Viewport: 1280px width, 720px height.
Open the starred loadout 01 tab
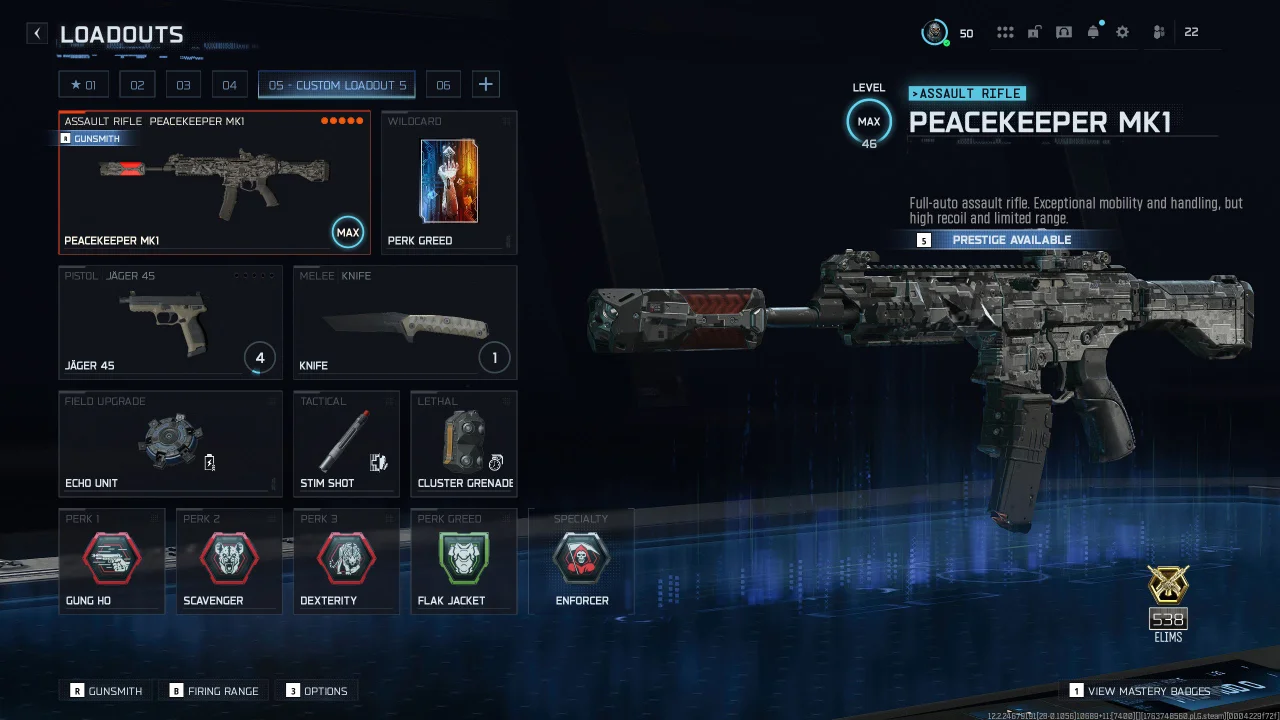point(83,84)
